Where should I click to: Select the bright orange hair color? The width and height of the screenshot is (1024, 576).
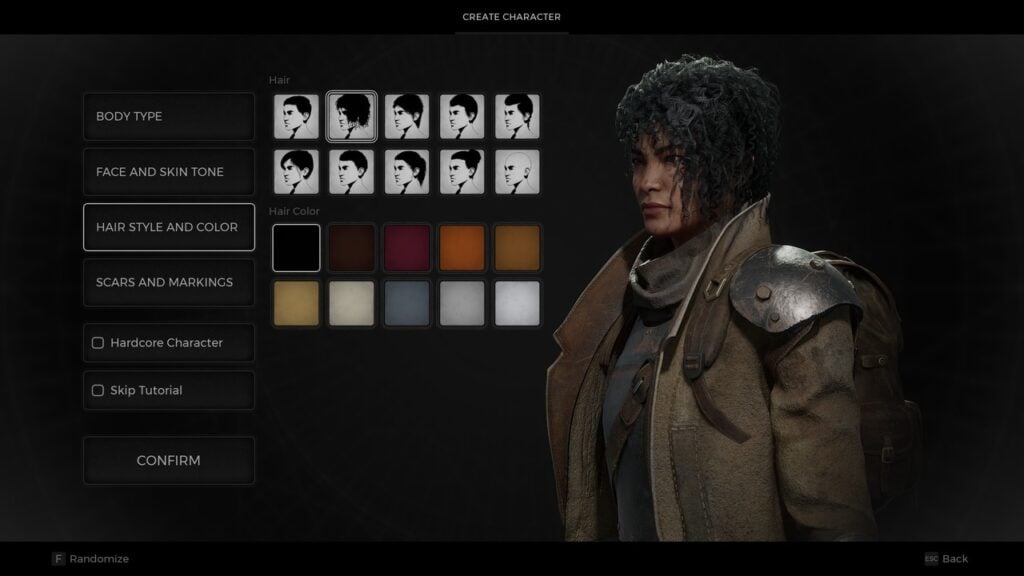[x=462, y=248]
